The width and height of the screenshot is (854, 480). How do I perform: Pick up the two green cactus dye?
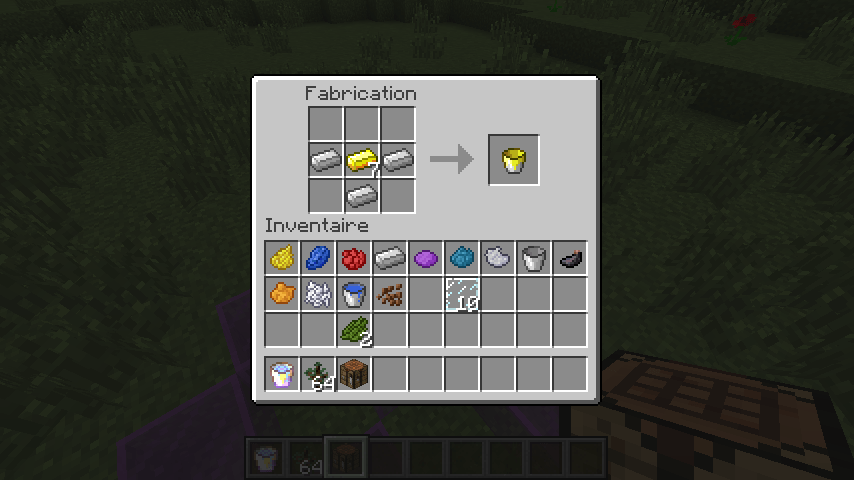354,329
